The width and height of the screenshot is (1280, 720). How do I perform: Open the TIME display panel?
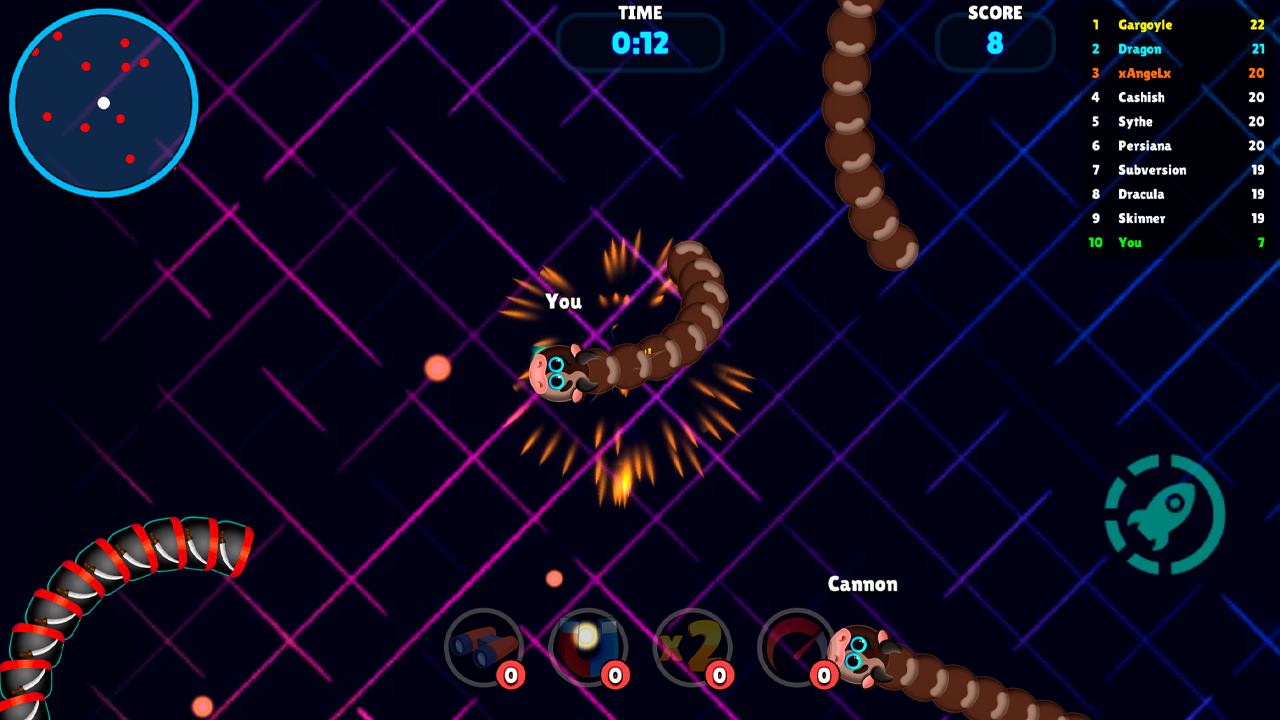[640, 42]
